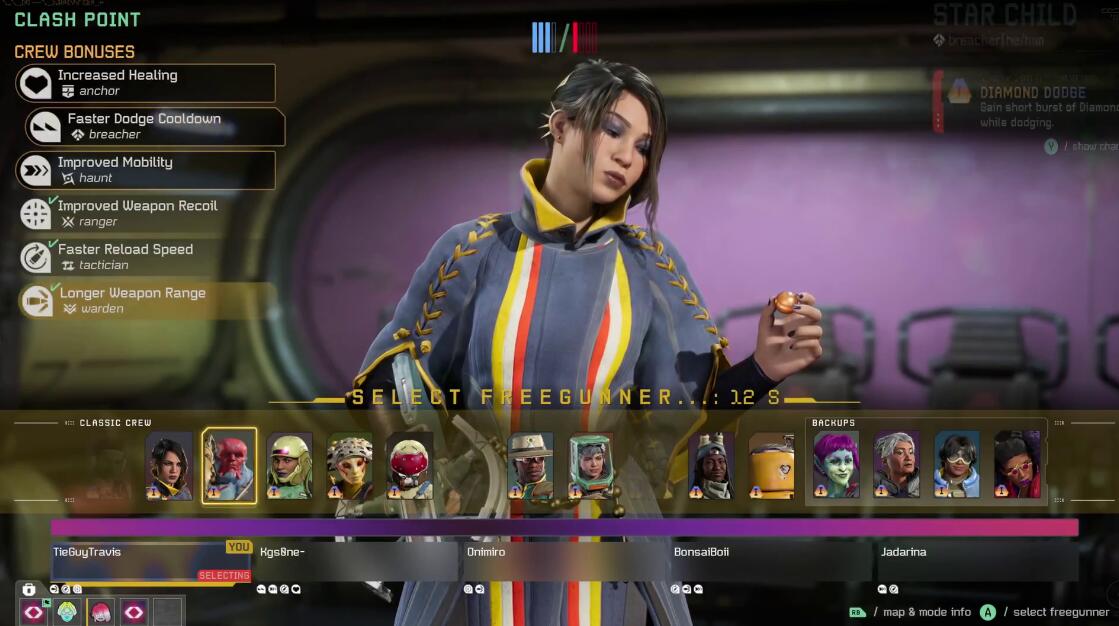Choose the Faster Dodge Cooldown breacher bonus
1119x626 pixels.
point(155,127)
